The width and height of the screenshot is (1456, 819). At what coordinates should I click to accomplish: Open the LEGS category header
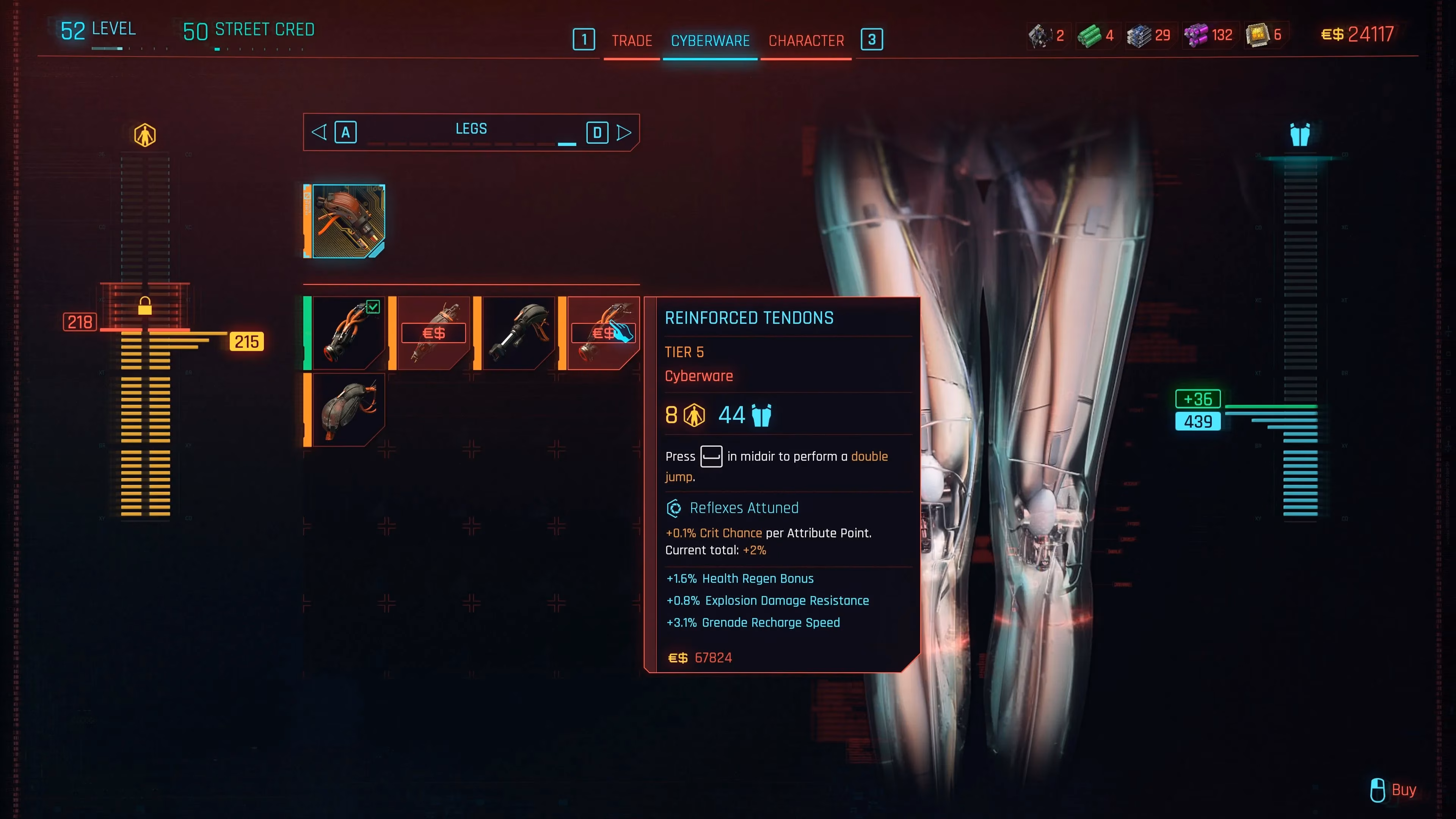click(471, 129)
